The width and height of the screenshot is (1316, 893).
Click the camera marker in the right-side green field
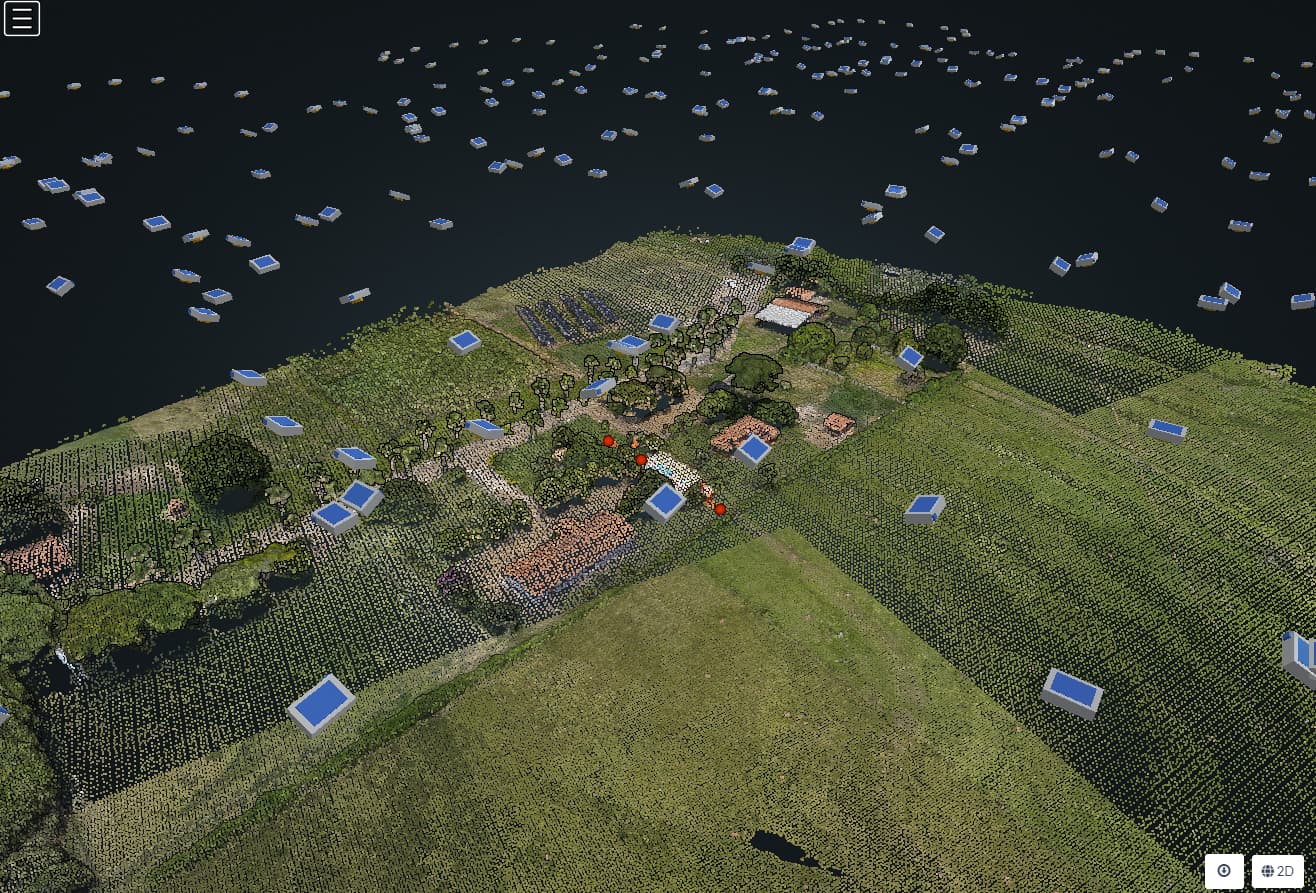[x=925, y=508]
